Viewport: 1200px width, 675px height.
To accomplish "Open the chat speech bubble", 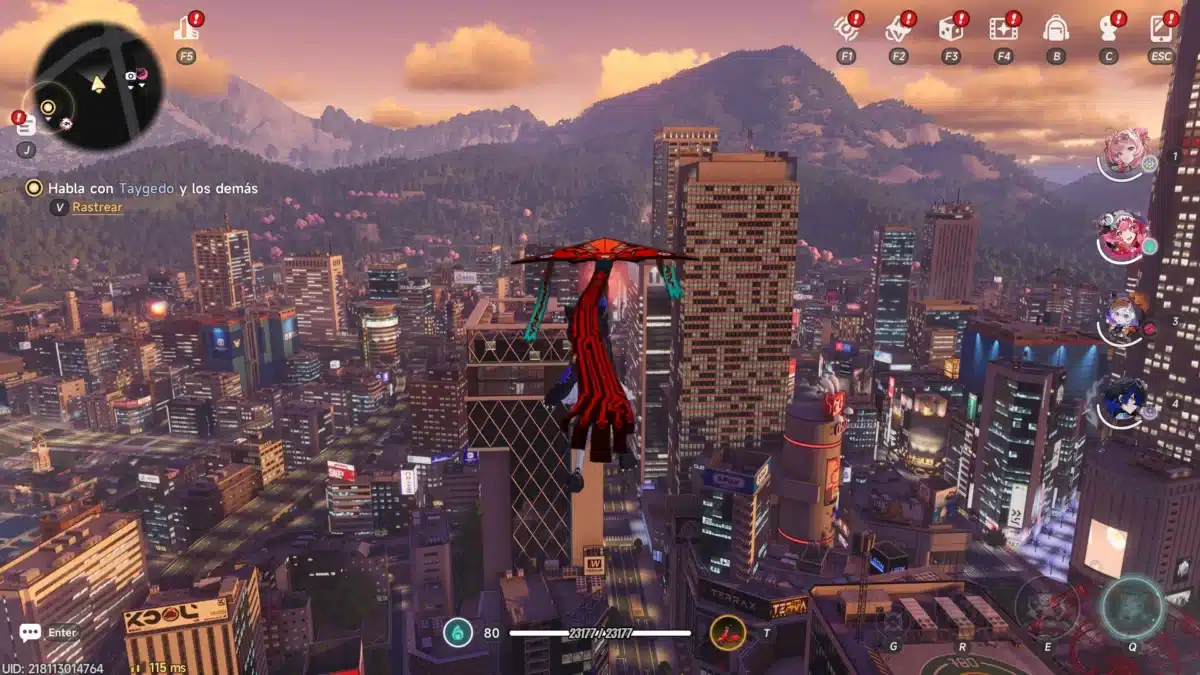I will (x=30, y=632).
